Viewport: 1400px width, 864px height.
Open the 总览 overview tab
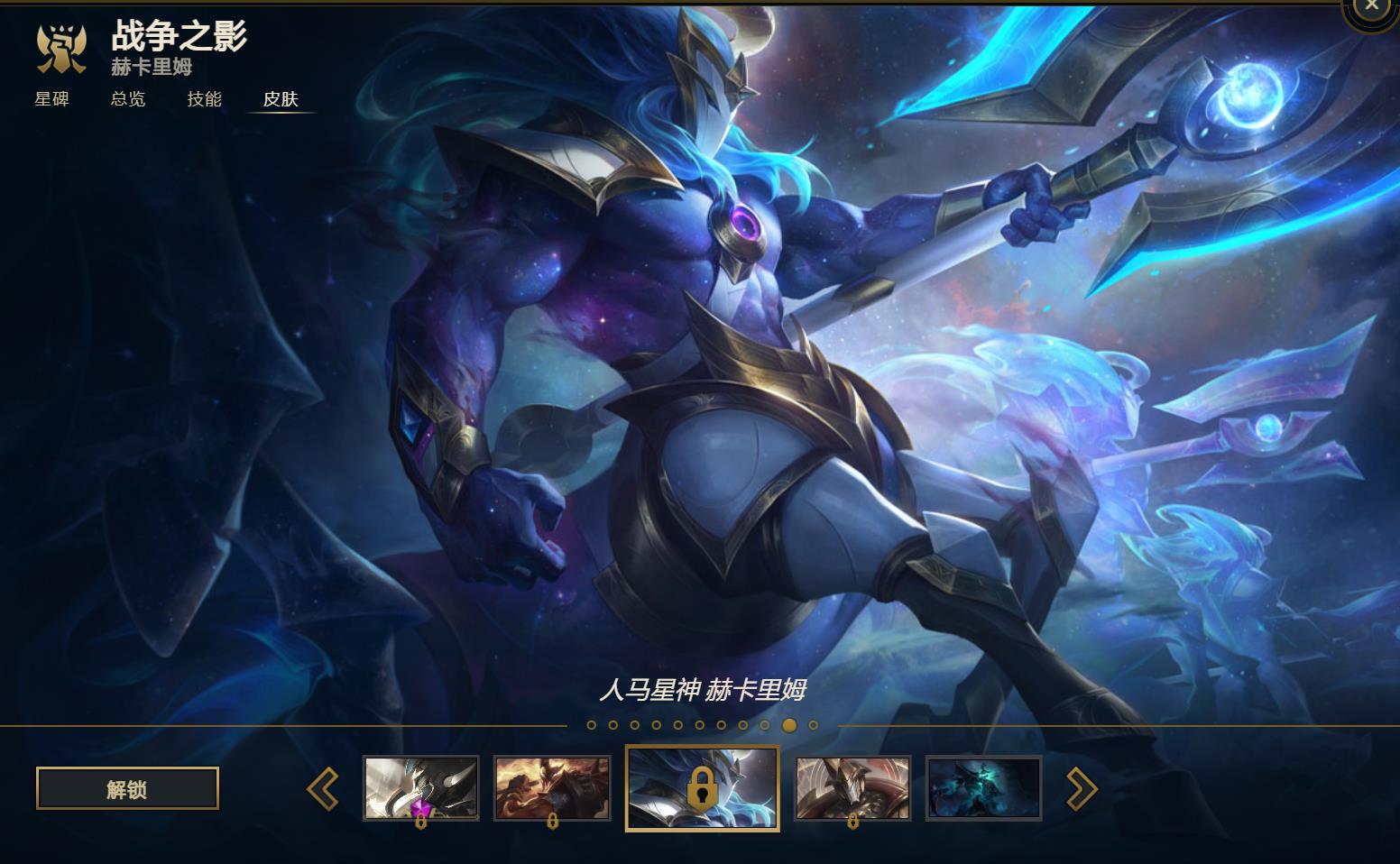128,99
